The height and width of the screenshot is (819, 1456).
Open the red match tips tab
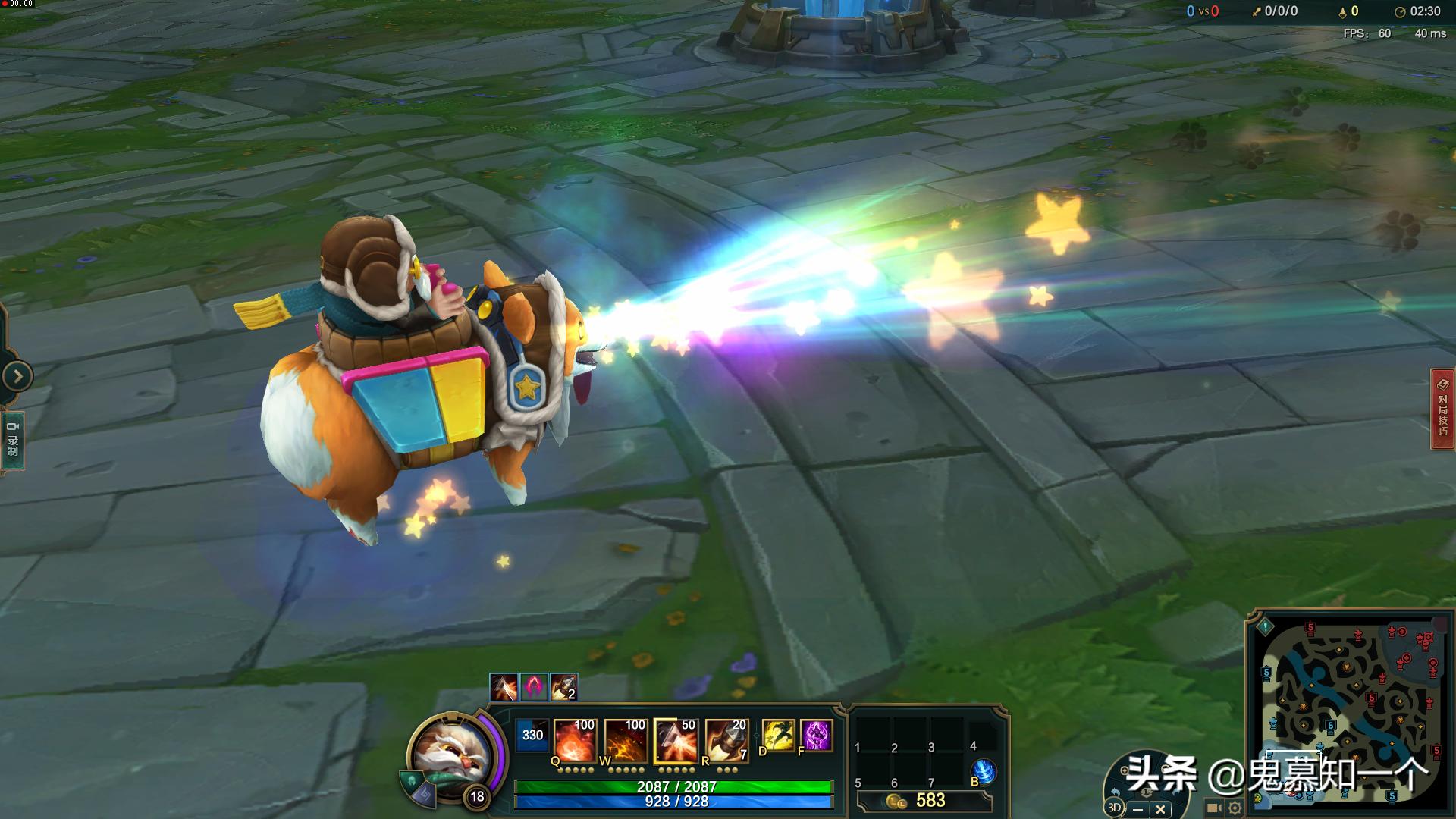point(1442,409)
